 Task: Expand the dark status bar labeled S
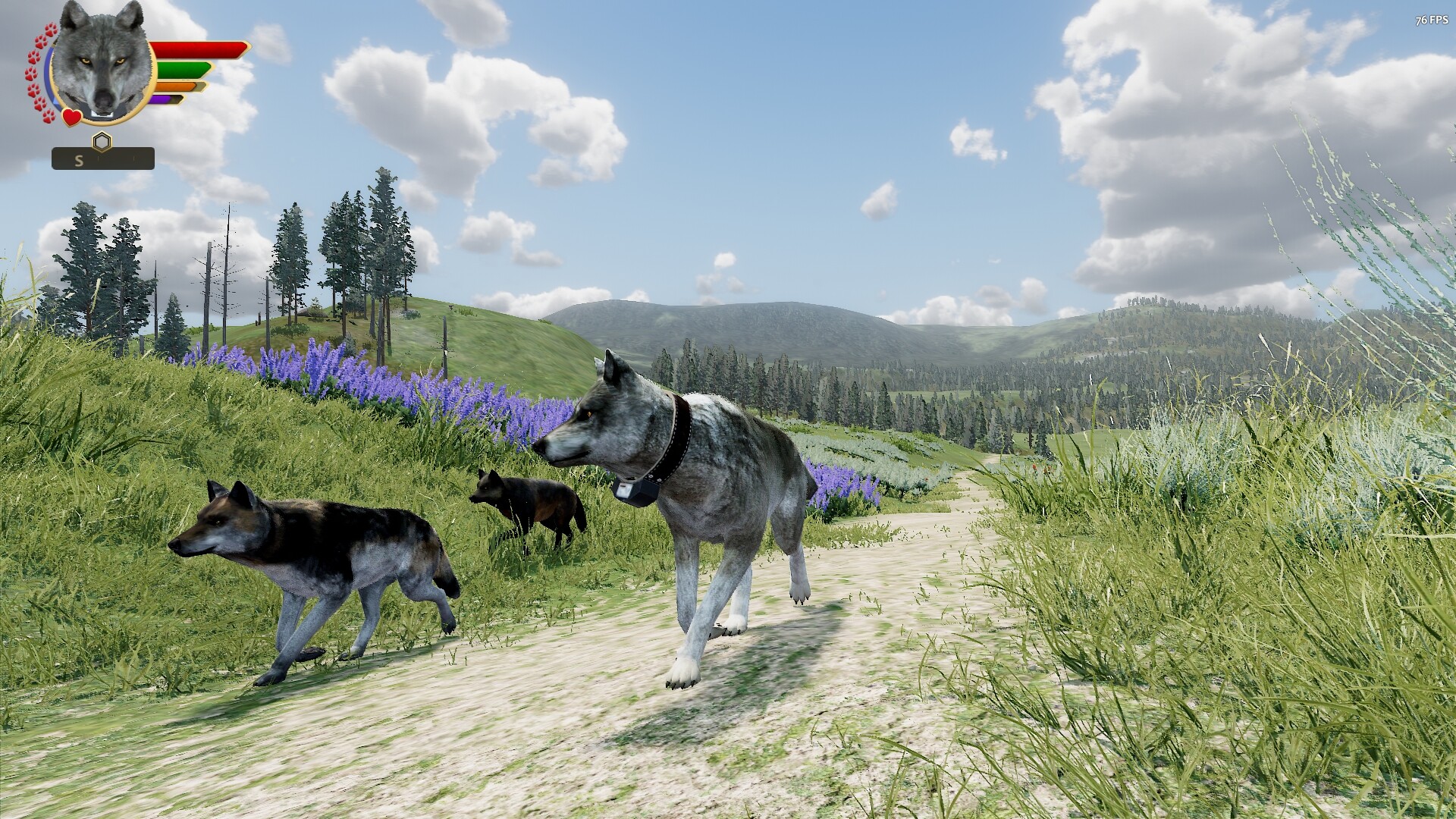104,159
